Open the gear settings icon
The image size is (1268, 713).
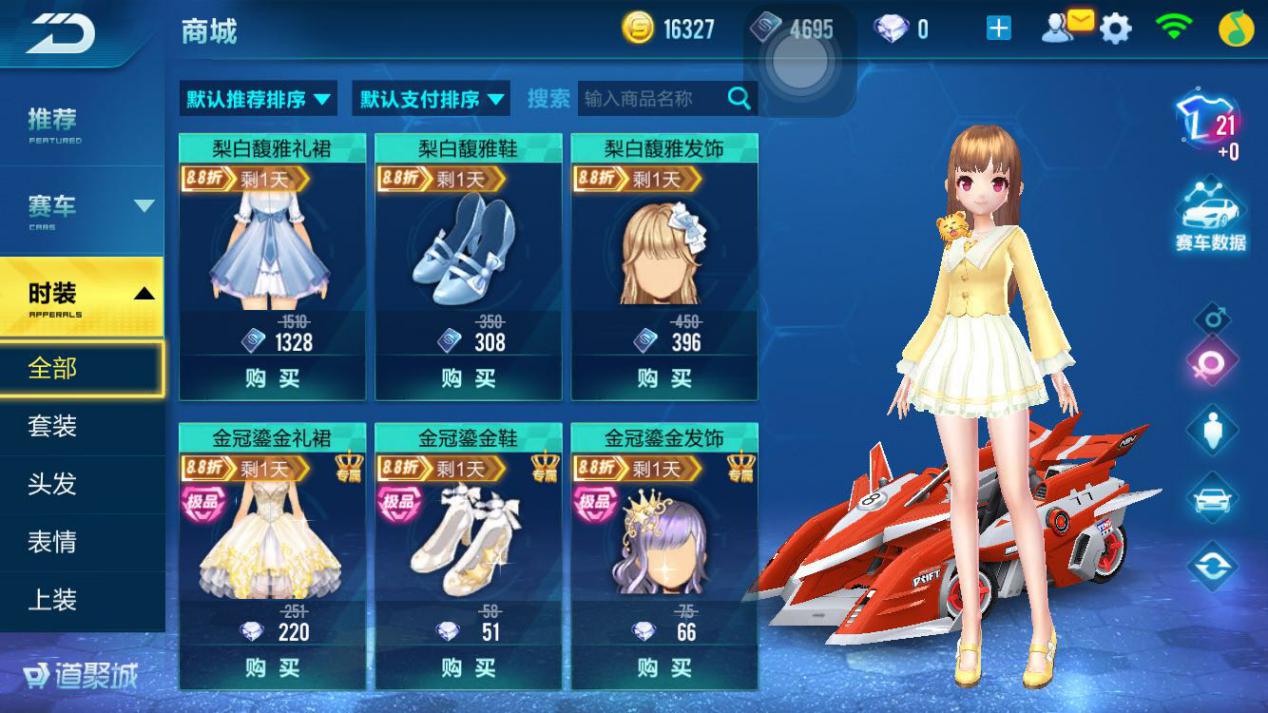pos(1115,29)
